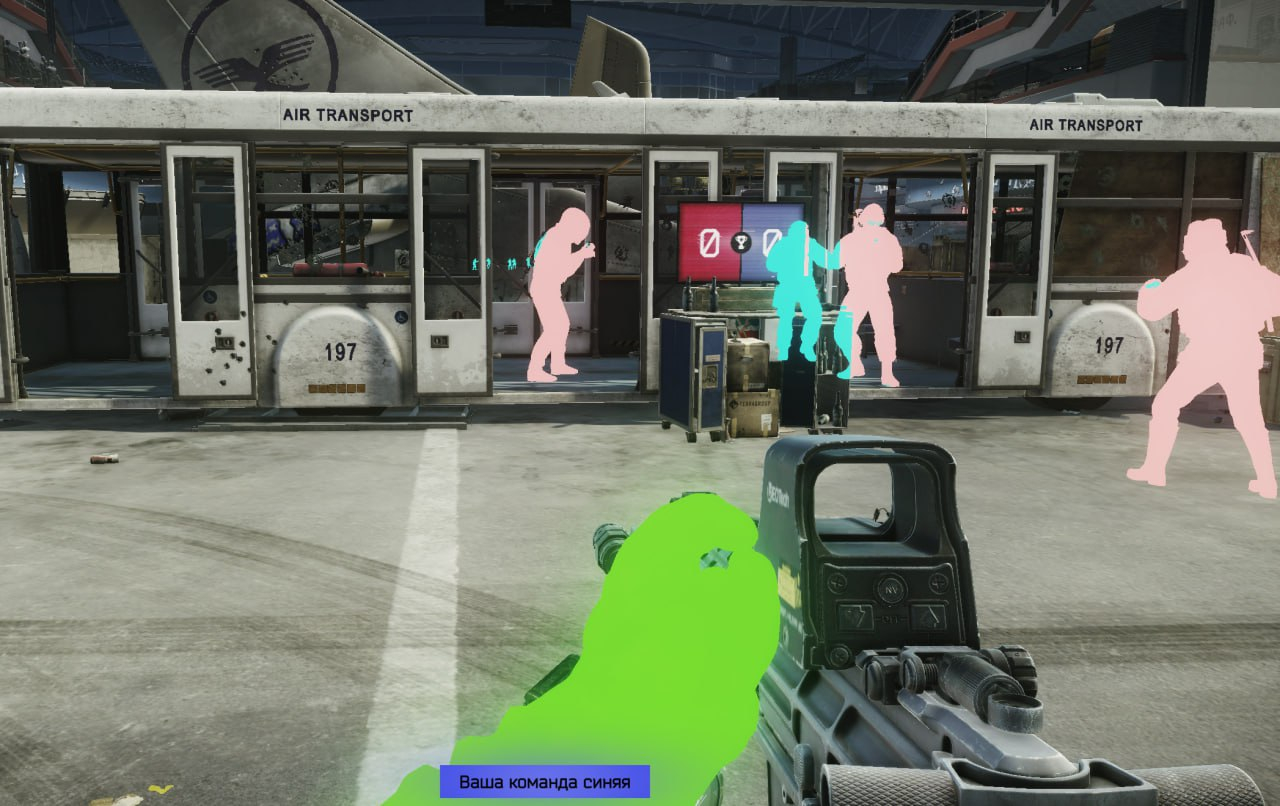Click the trophy icon between the scores
The height and width of the screenshot is (806, 1280).
[x=741, y=241]
